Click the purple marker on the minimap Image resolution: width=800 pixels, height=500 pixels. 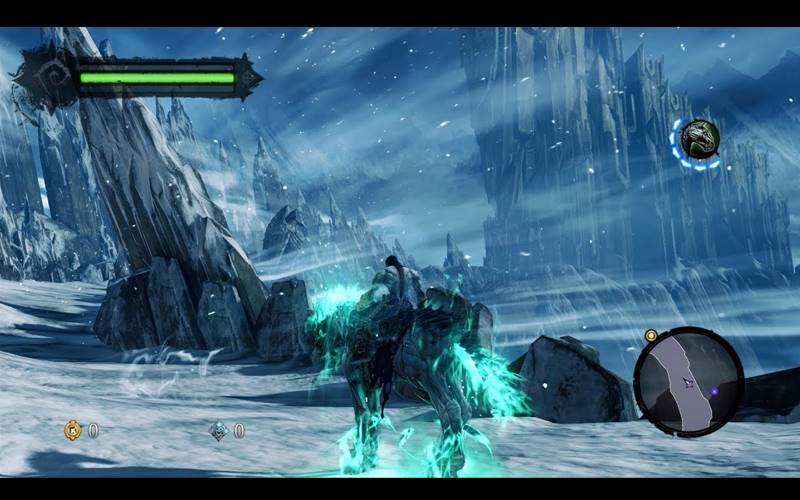coord(716,390)
